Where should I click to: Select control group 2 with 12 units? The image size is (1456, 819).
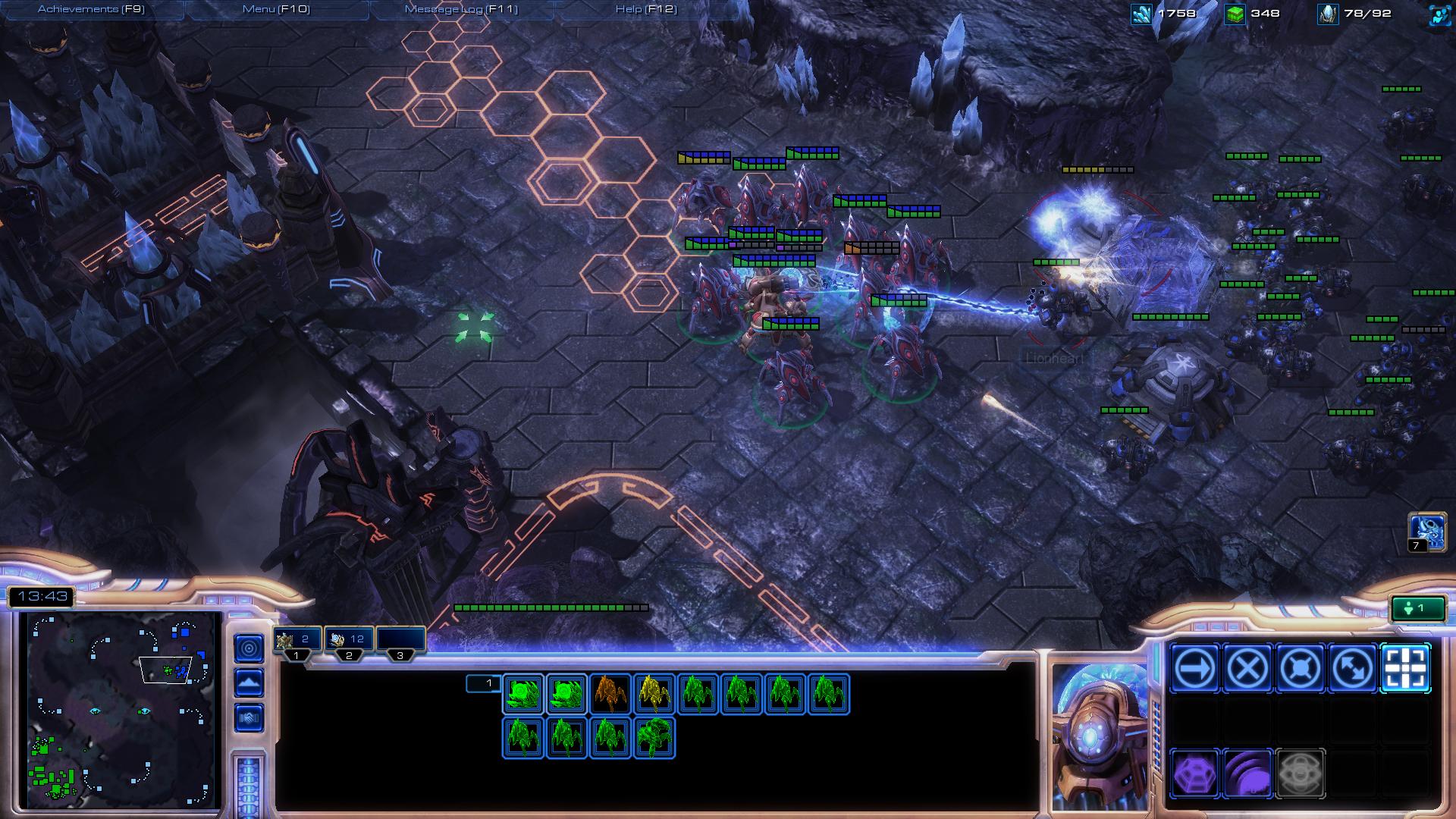(348, 640)
